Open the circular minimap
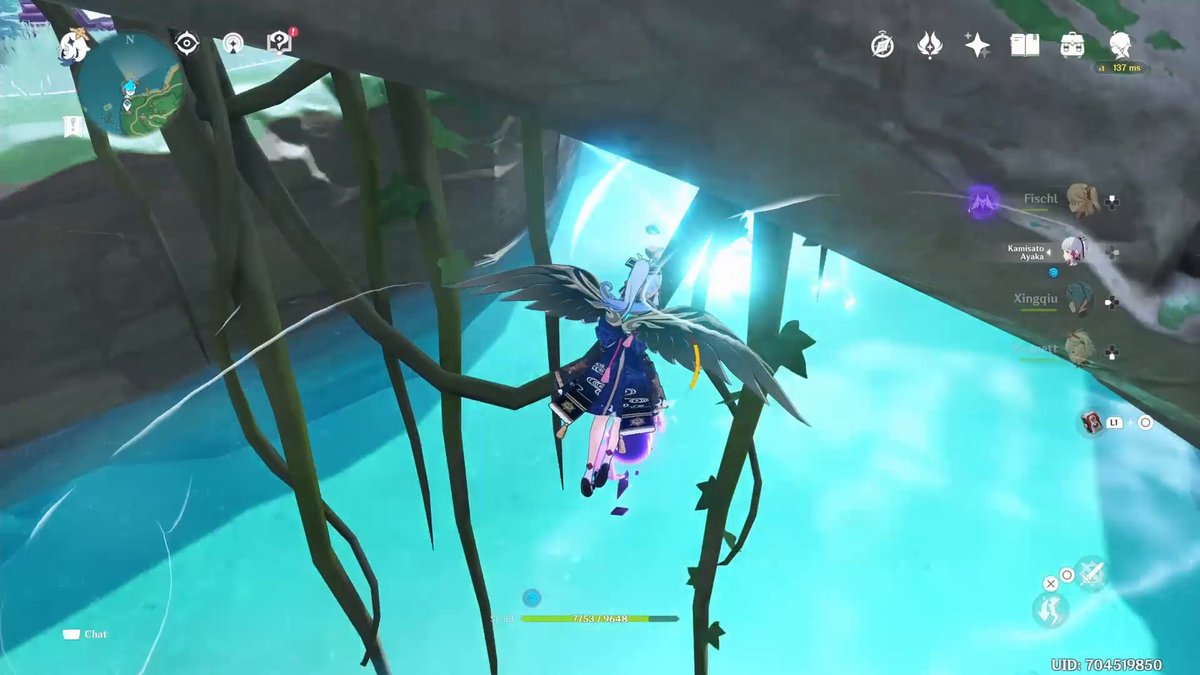Viewport: 1200px width, 675px height. [x=131, y=83]
